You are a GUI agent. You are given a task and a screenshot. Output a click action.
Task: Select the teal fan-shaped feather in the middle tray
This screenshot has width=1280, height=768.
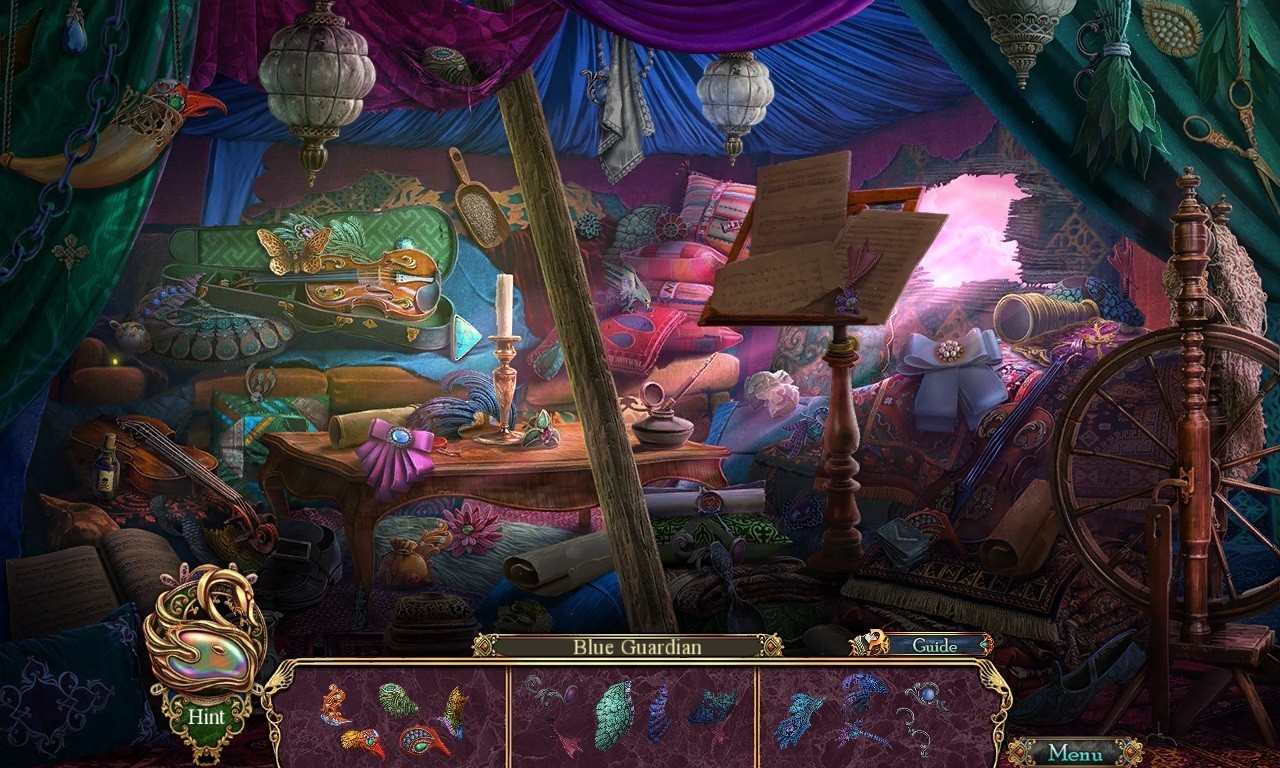click(614, 715)
